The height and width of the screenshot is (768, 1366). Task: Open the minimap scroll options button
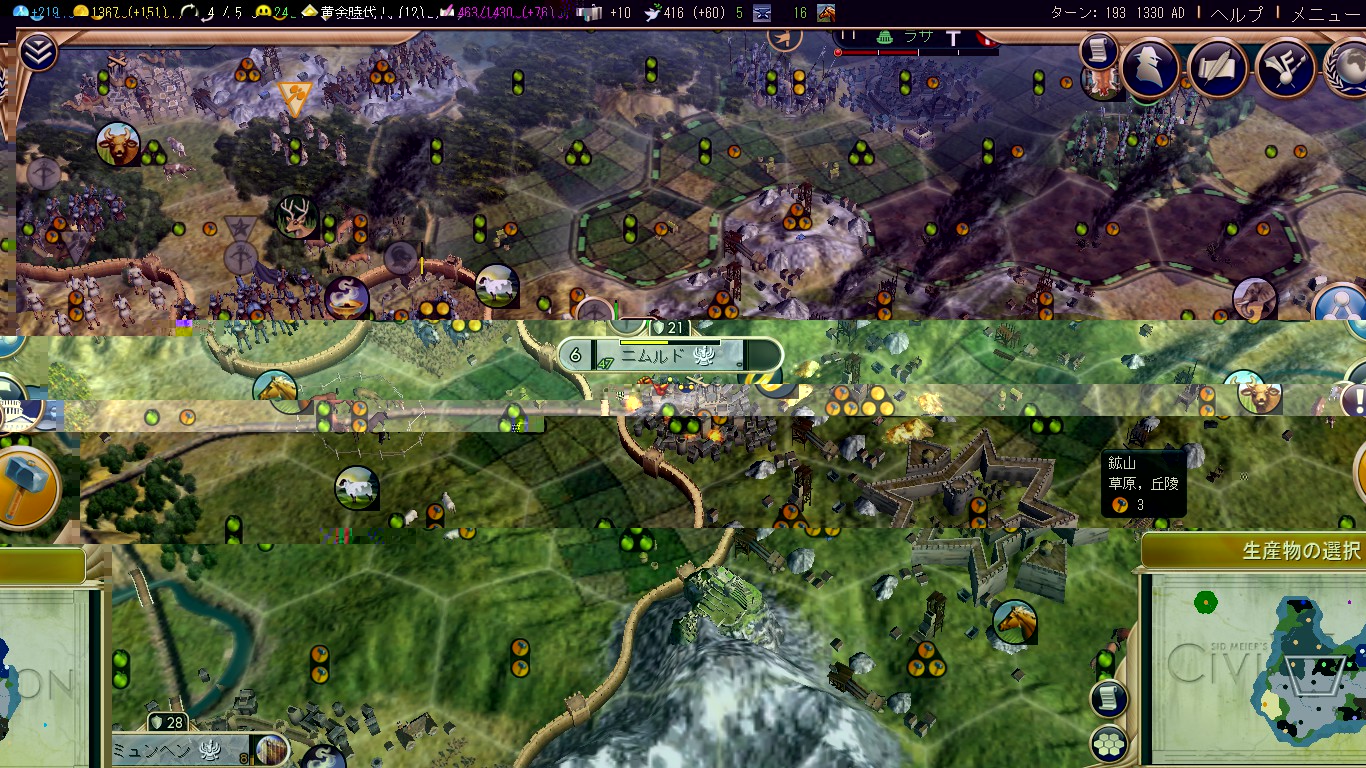[1109, 699]
